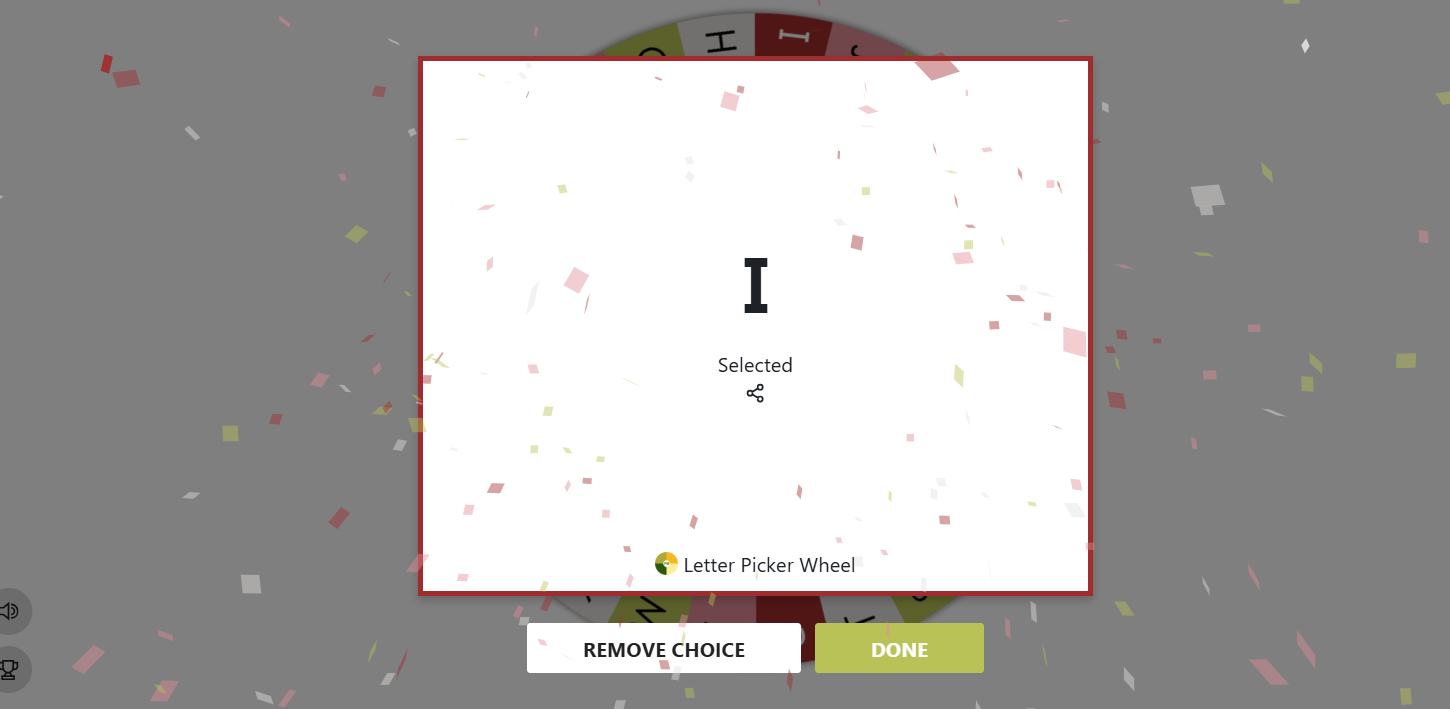The image size is (1450, 709).
Task: Confirm the result with Done
Action: 899,649
